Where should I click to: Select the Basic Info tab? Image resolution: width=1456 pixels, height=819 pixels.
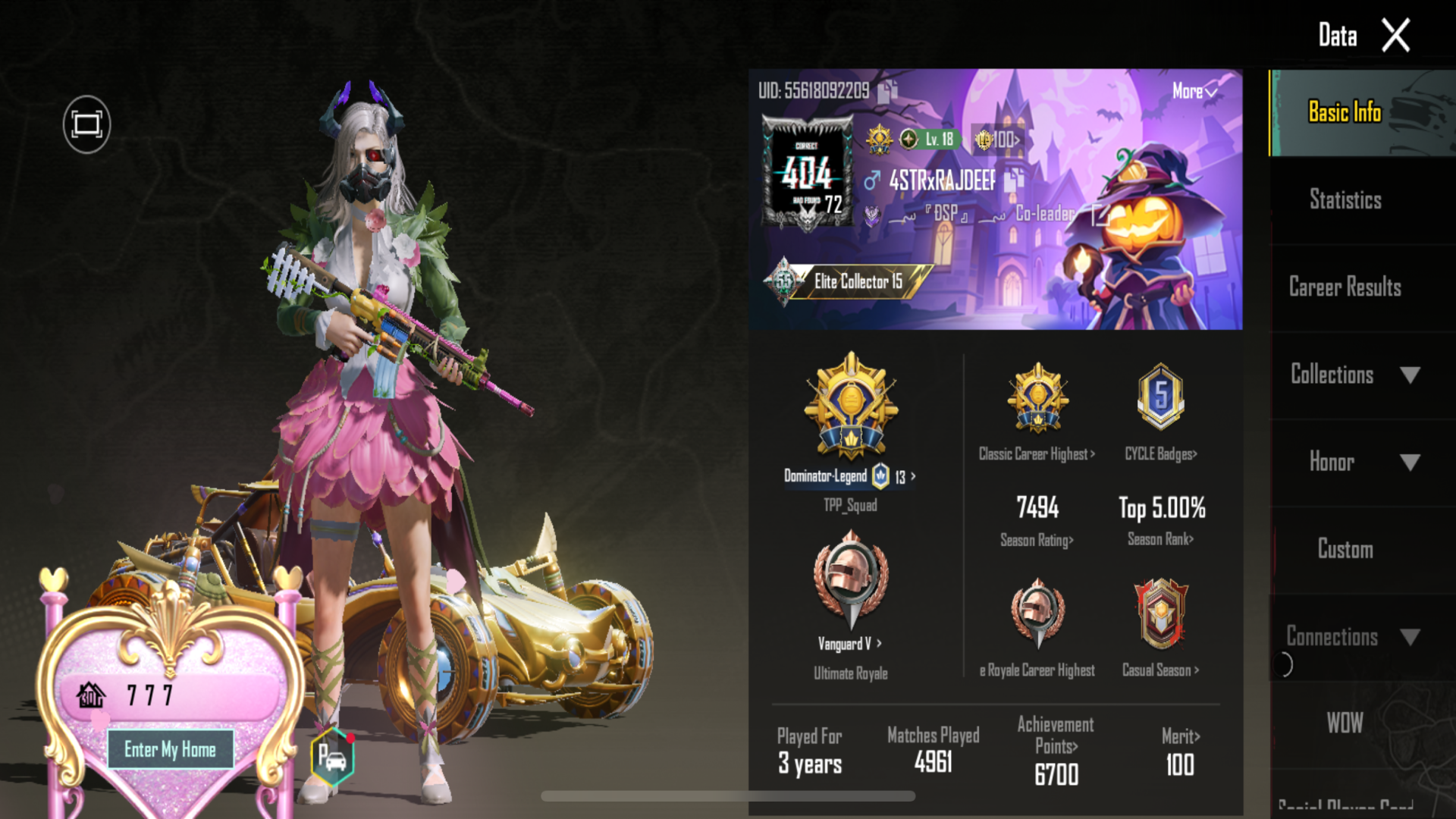click(1345, 112)
